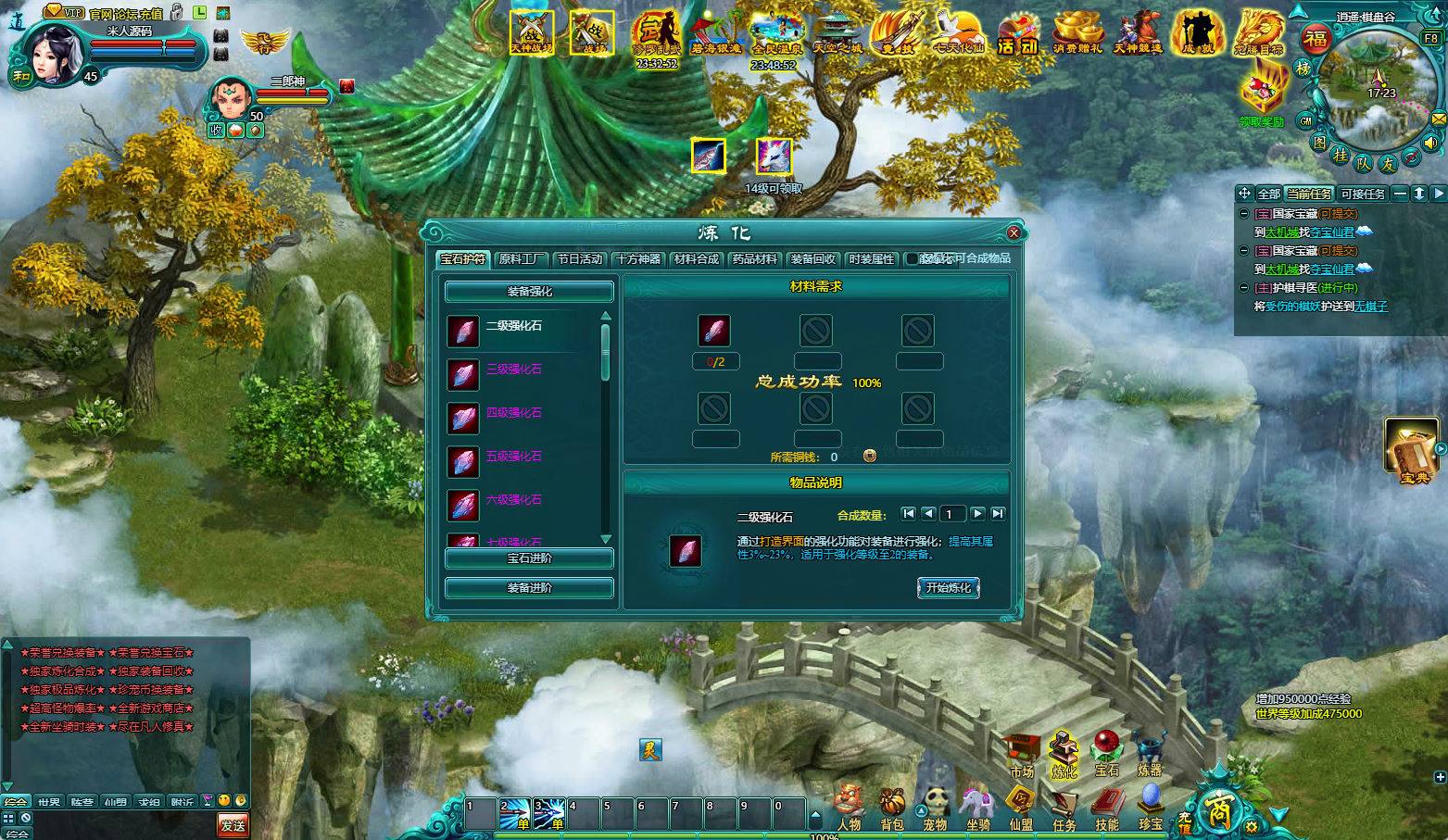This screenshot has width=1448, height=840.
Task: Increase the synthesis quantity by one
Action: tap(977, 514)
